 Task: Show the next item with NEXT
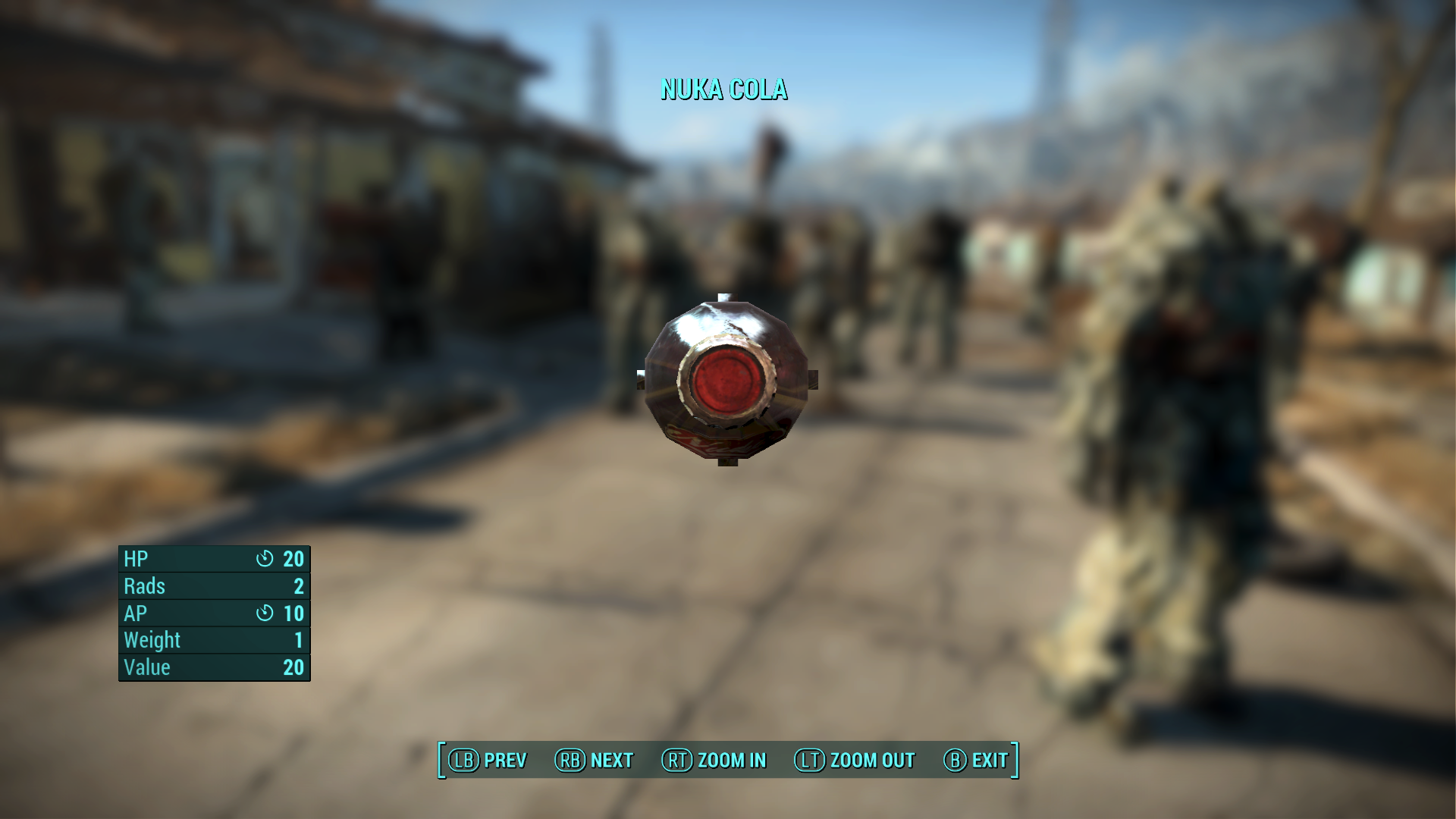(595, 760)
